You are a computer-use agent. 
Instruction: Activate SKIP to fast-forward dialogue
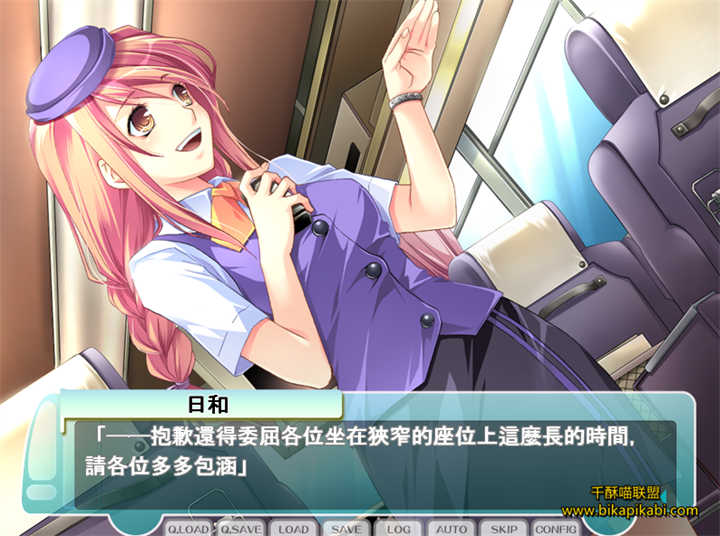click(x=504, y=528)
